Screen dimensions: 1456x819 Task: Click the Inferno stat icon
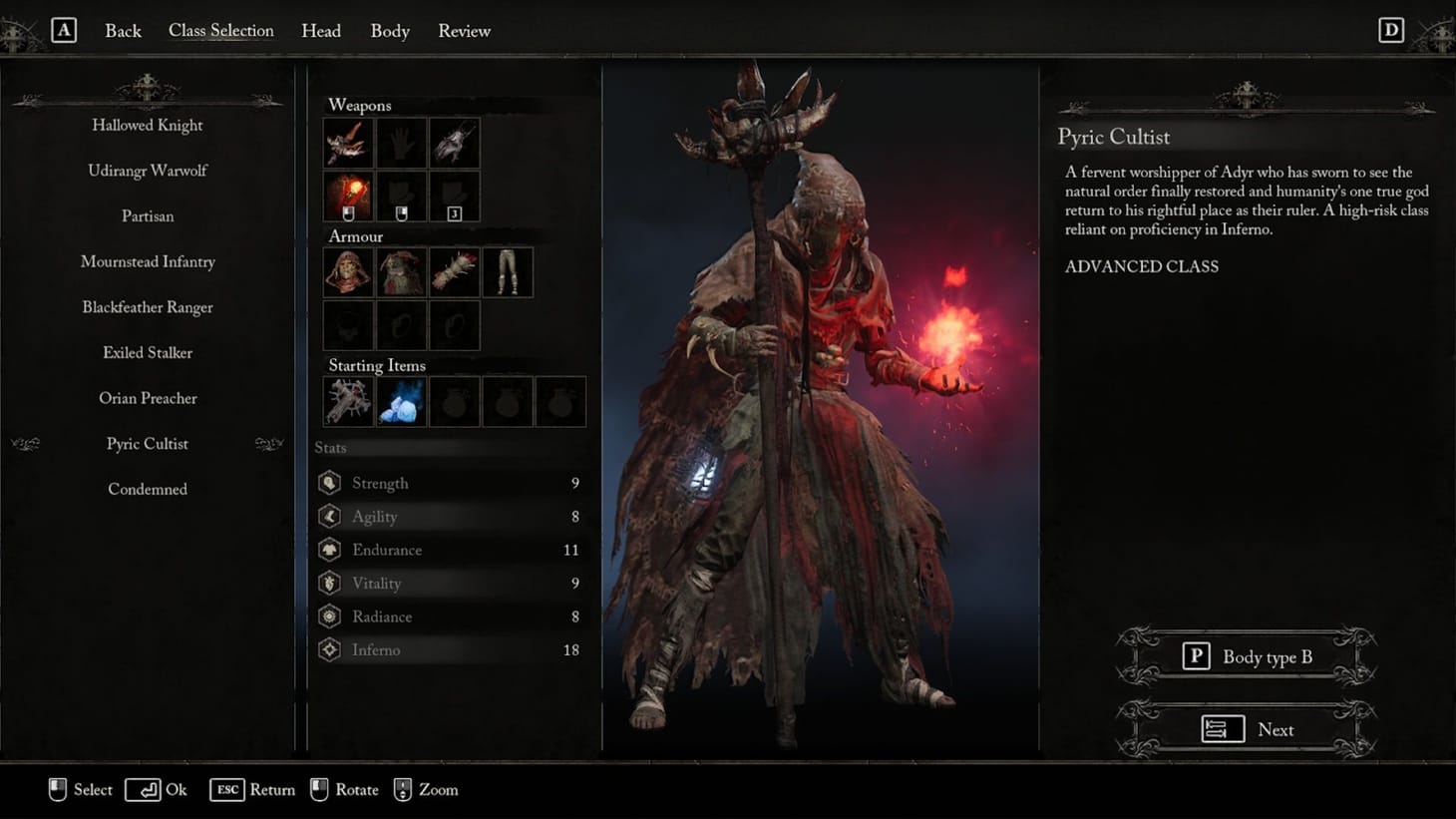click(x=330, y=649)
